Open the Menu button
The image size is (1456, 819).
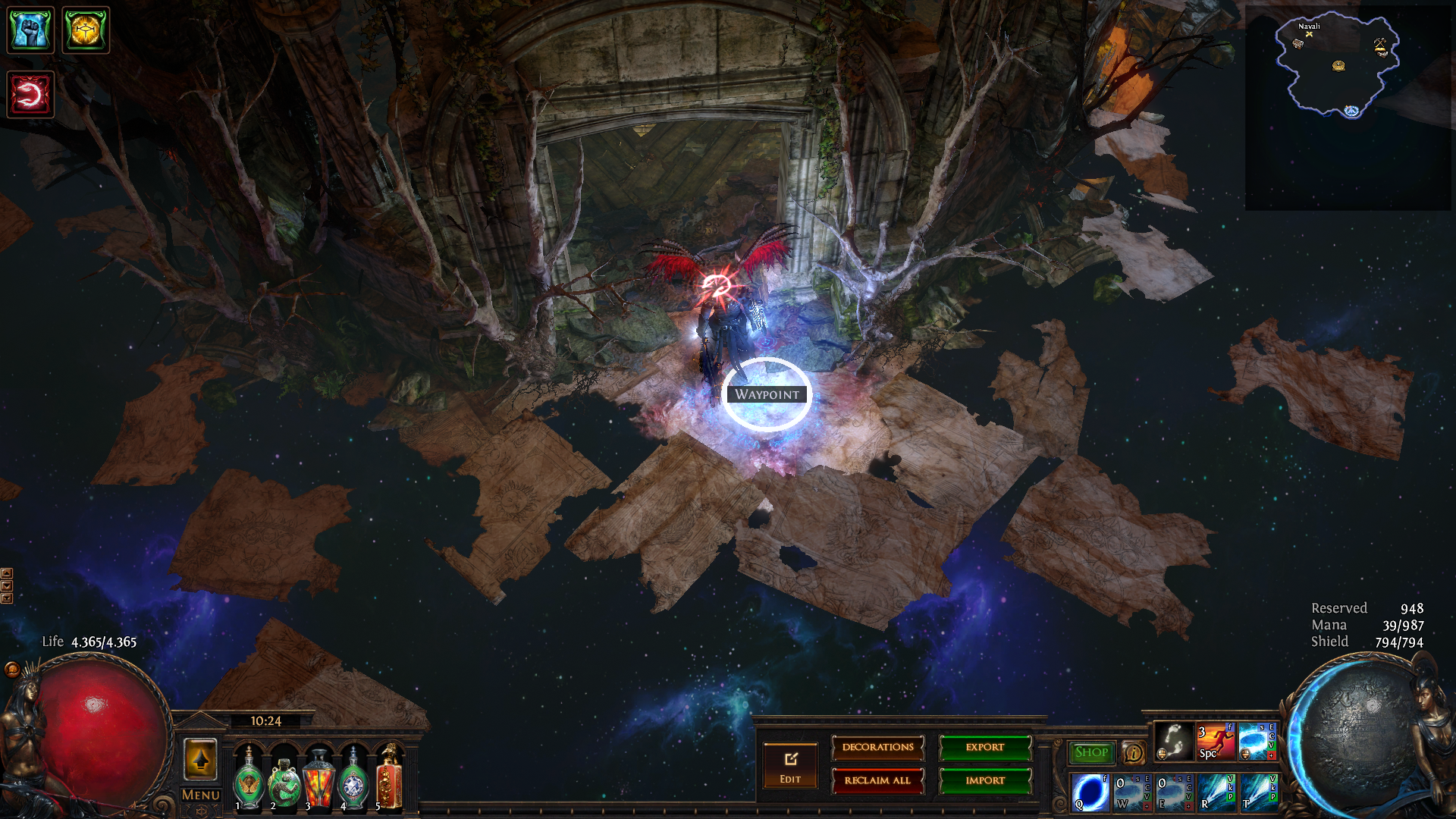(201, 795)
